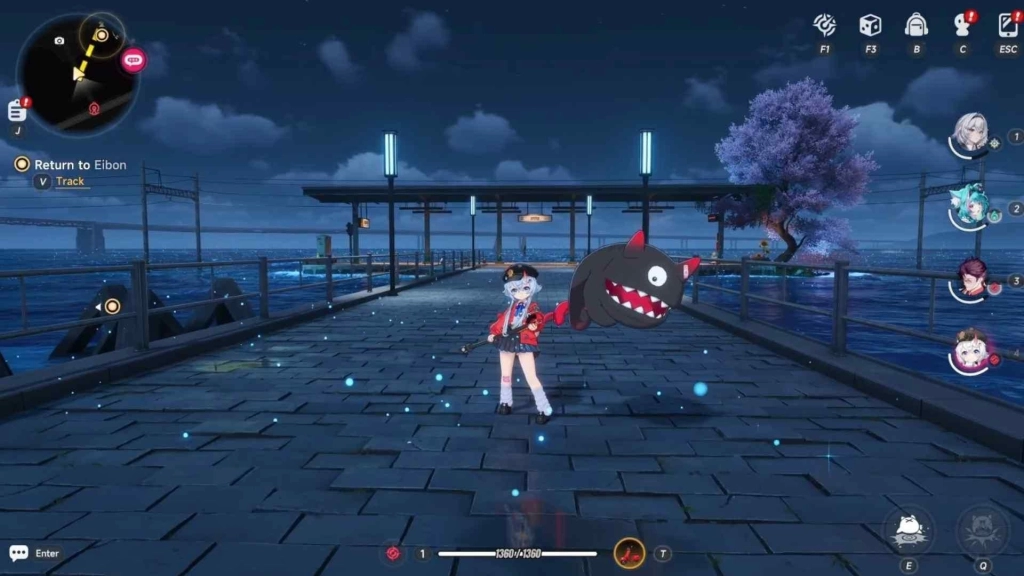Select the Return to Eibon objective

(x=80, y=165)
